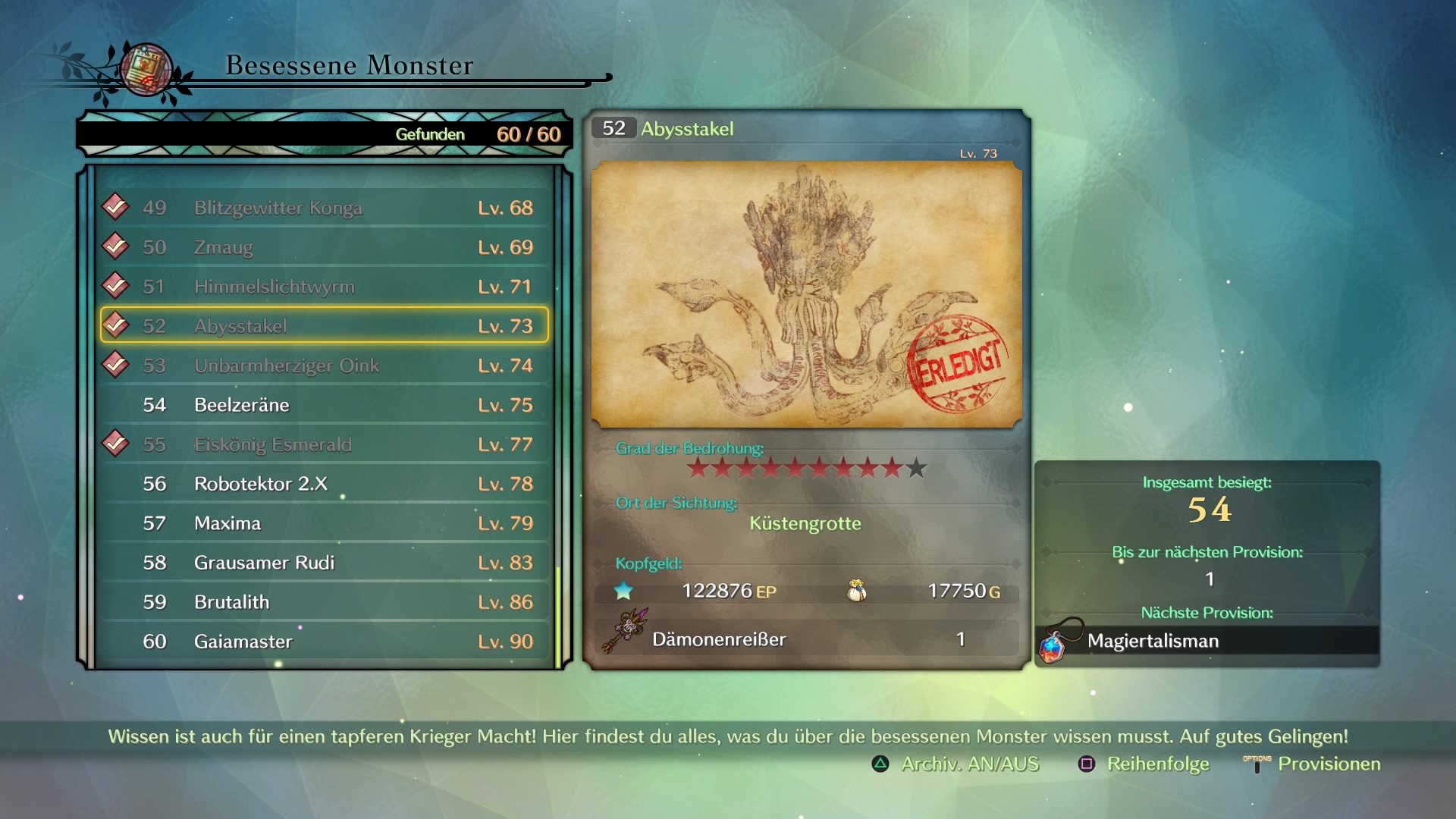Click the Abysstakel wanted poster image
The width and height of the screenshot is (1456, 819).
806,294
